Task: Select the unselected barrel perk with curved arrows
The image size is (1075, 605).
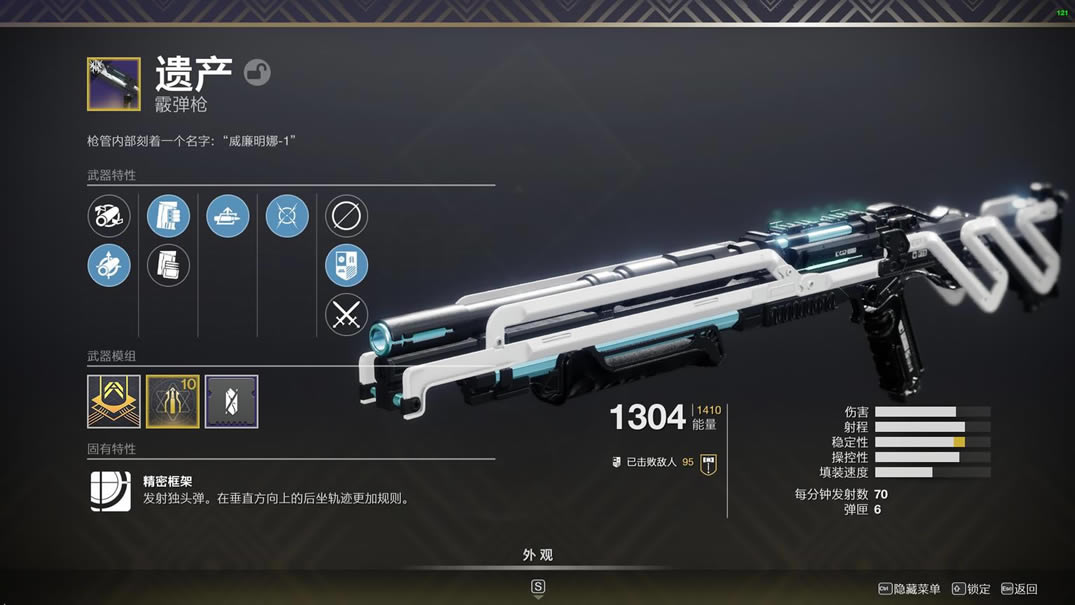Action: (x=109, y=216)
